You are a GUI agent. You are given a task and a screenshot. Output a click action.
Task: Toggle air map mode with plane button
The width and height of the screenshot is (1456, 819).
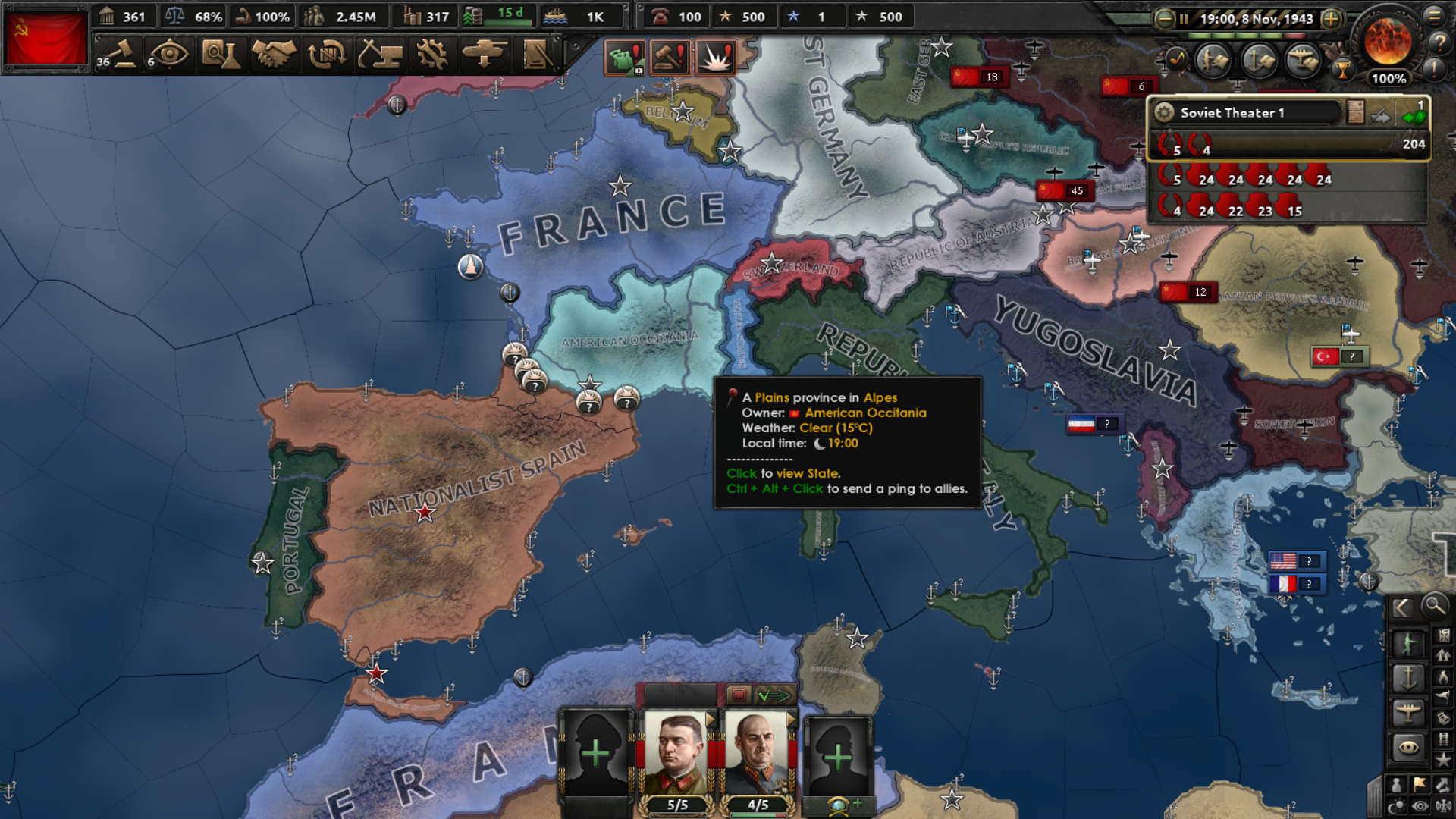(1409, 713)
